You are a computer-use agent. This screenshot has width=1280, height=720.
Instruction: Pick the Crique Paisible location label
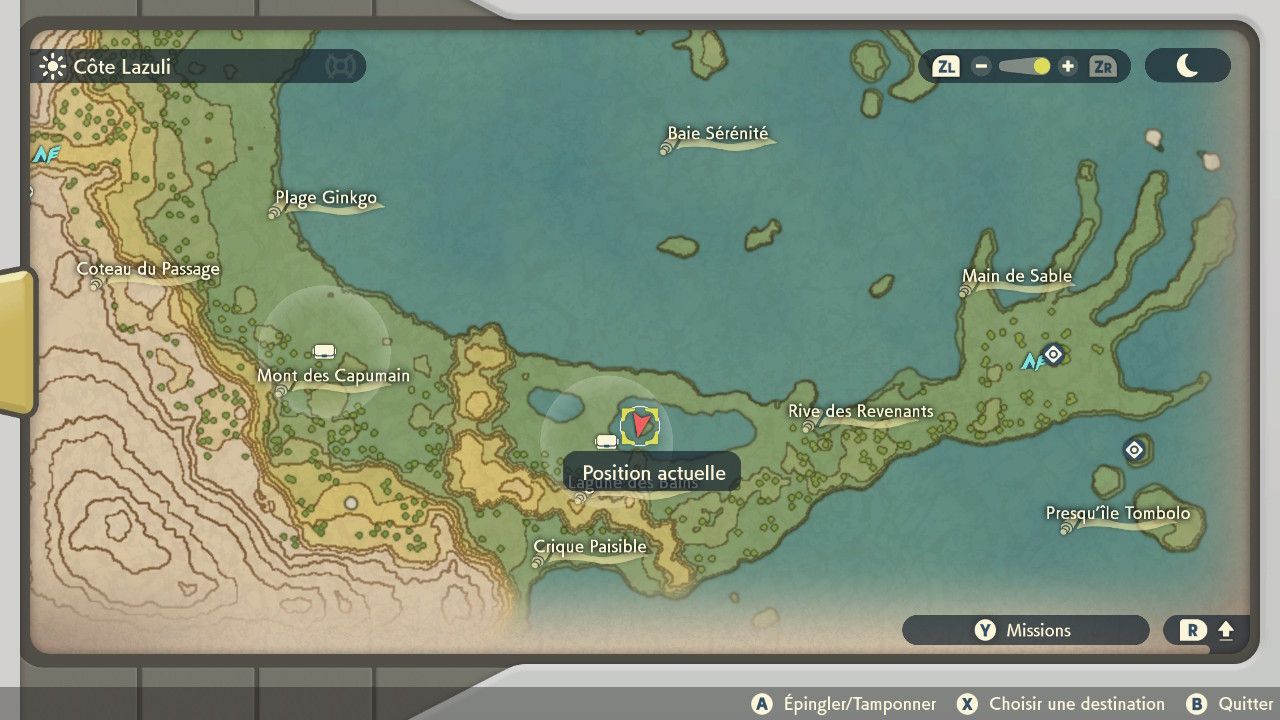590,547
